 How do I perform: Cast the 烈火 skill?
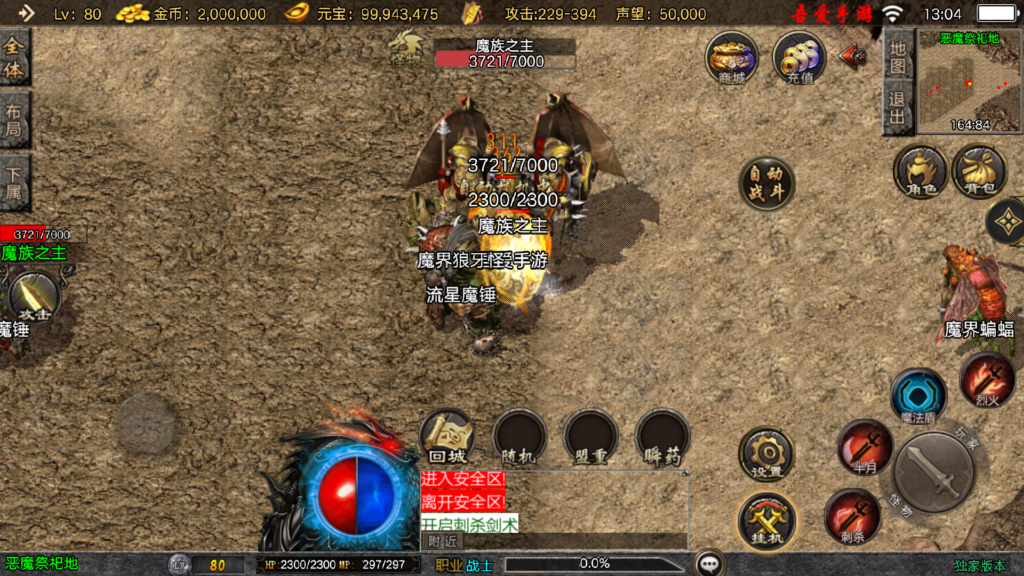click(987, 380)
